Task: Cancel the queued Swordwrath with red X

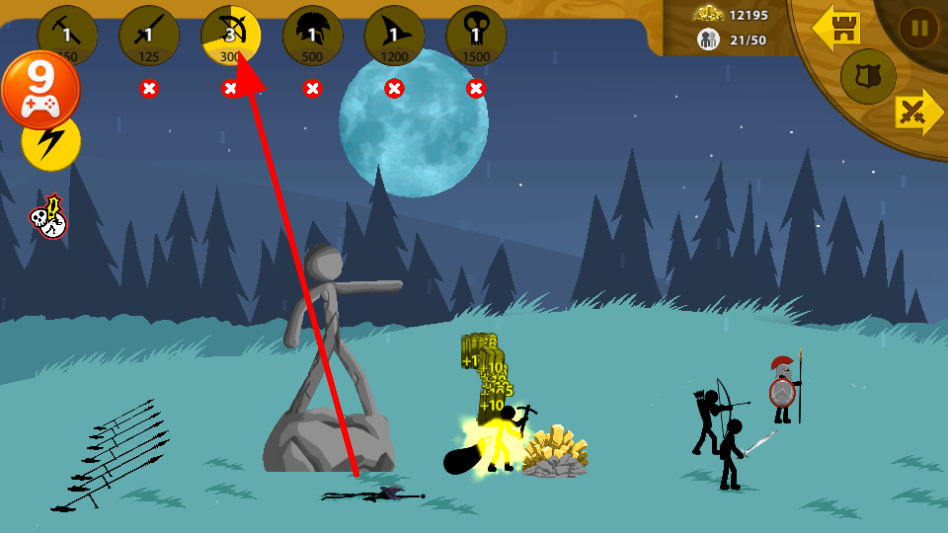Action: [x=149, y=88]
